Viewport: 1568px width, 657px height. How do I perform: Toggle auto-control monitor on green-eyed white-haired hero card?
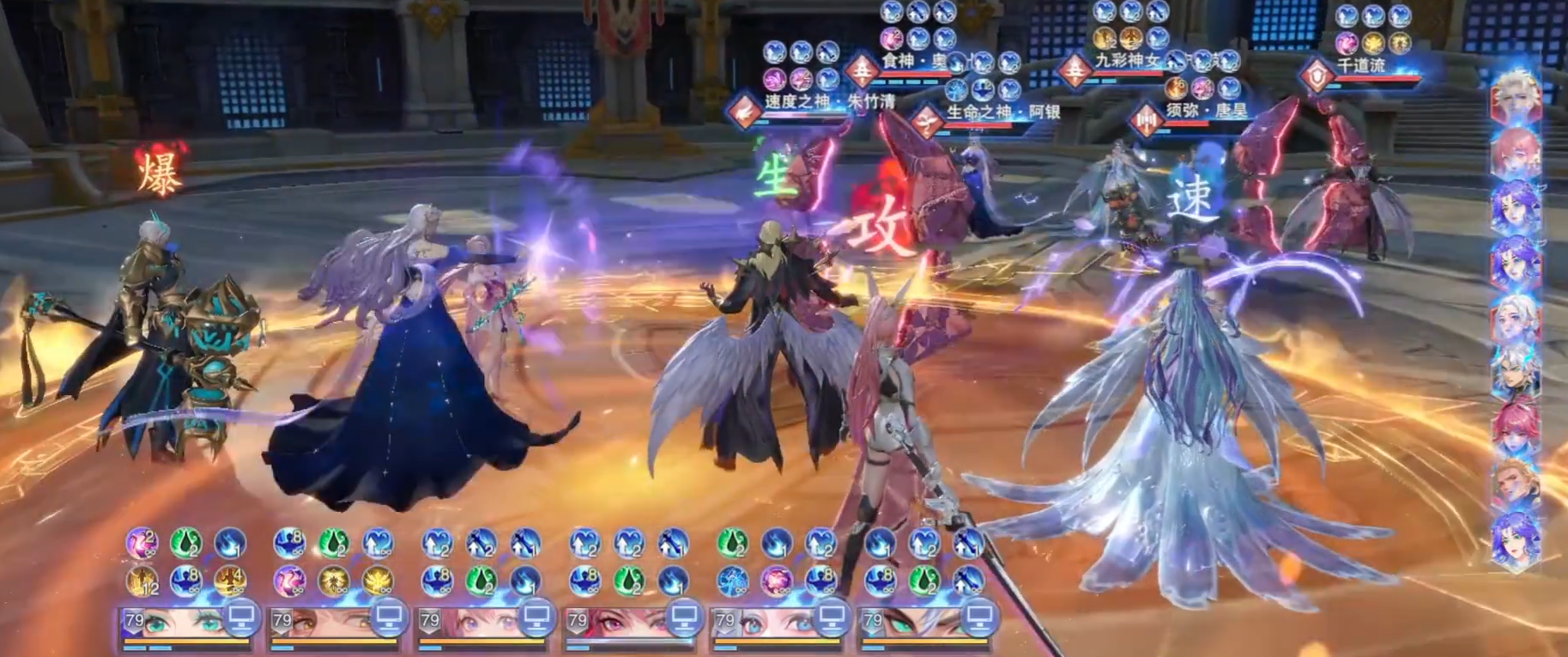coord(979,617)
